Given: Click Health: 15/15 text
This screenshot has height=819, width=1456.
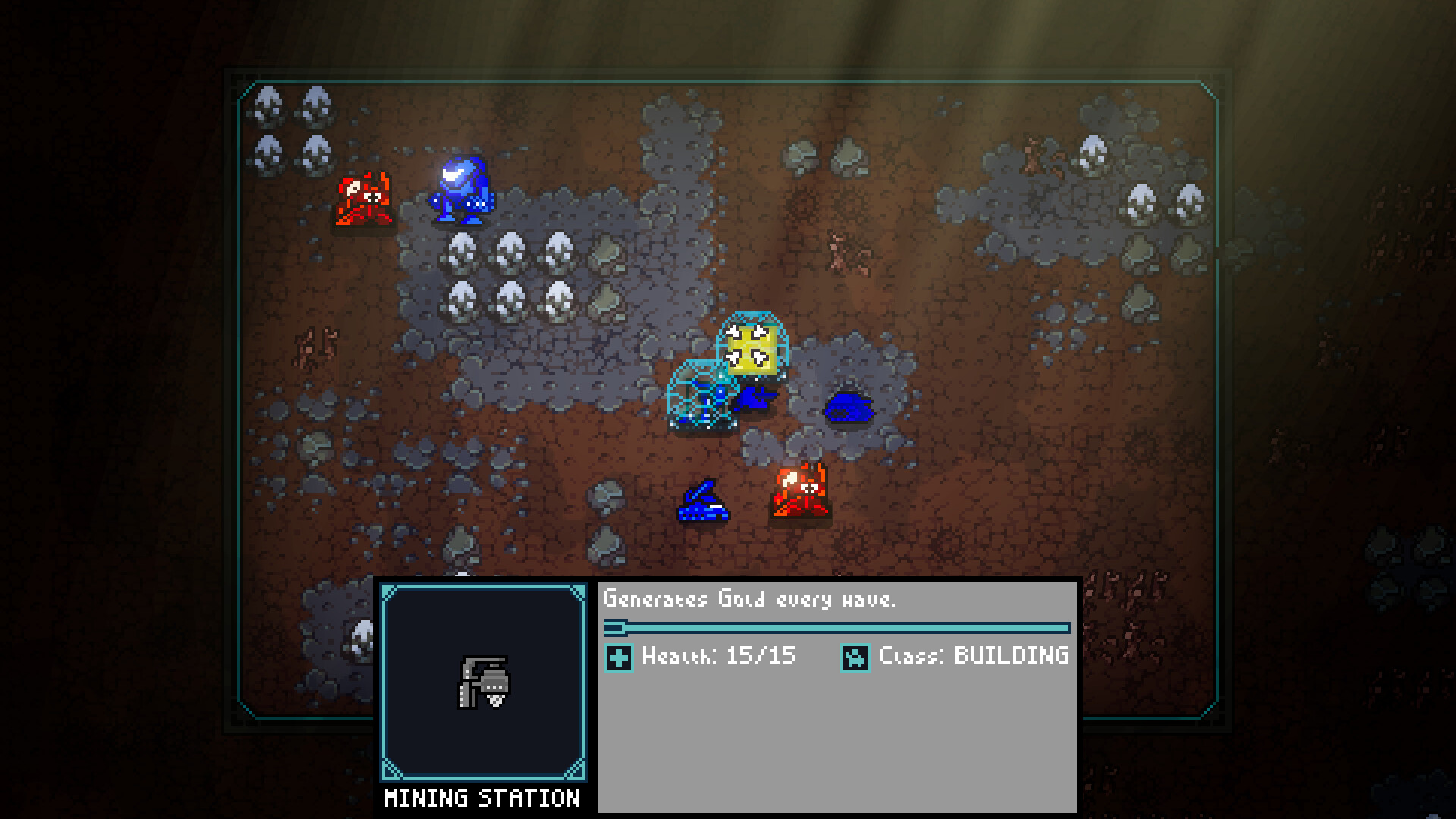Looking at the screenshot, I should (717, 657).
